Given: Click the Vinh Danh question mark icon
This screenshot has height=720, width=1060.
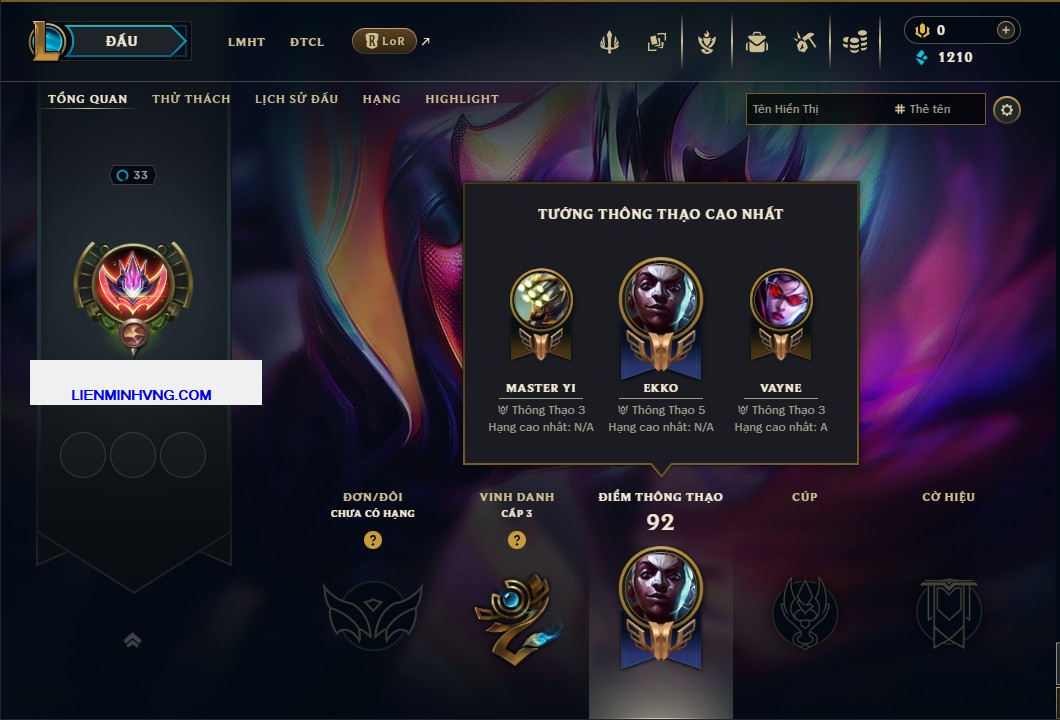Looking at the screenshot, I should click(516, 540).
